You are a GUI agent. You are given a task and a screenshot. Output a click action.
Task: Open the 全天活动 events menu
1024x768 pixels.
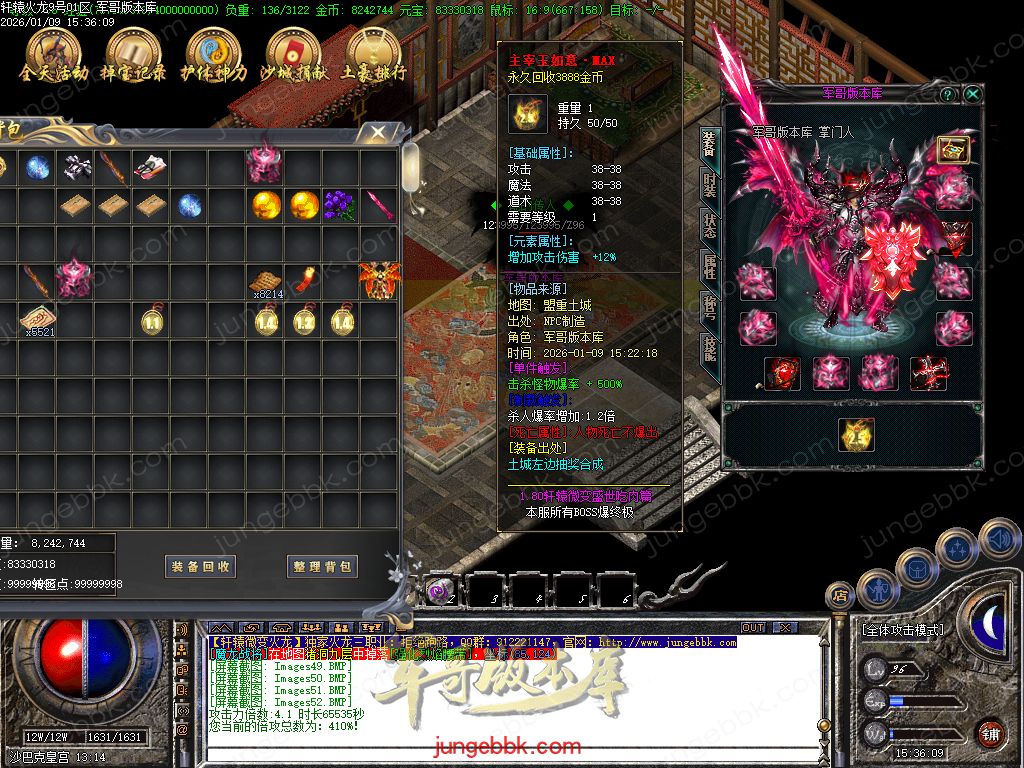(x=54, y=54)
